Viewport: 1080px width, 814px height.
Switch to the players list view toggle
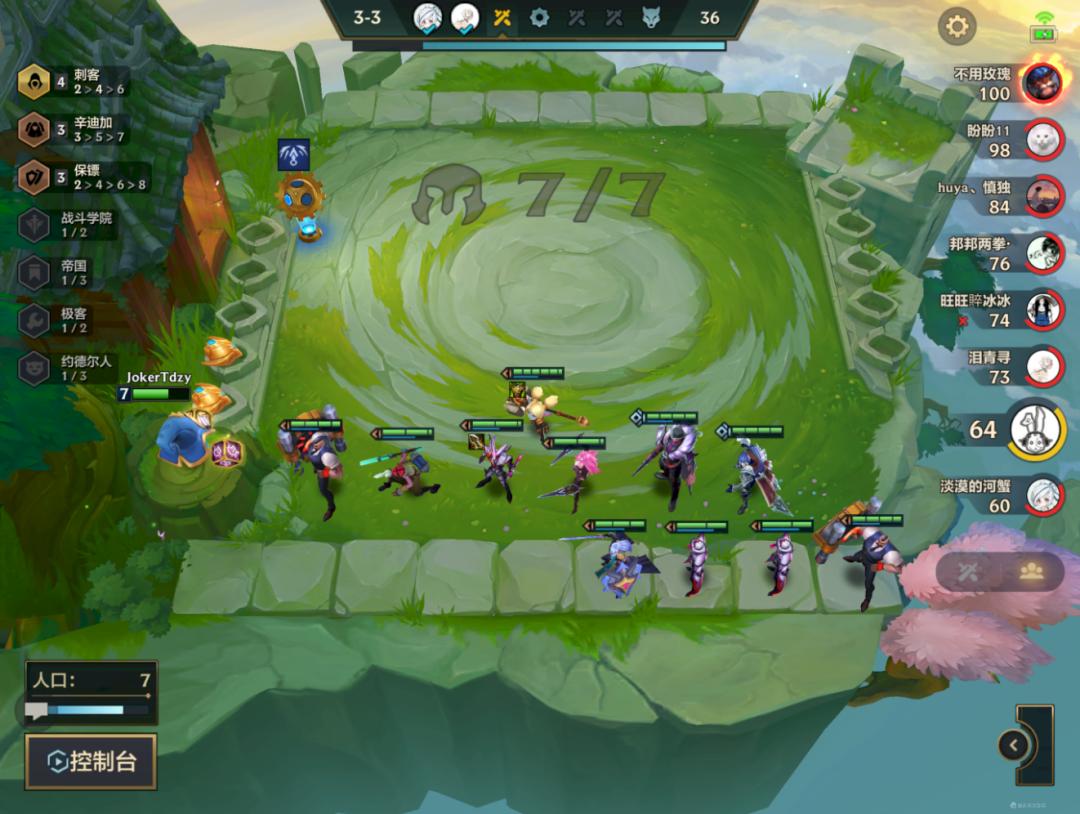(x=1031, y=571)
